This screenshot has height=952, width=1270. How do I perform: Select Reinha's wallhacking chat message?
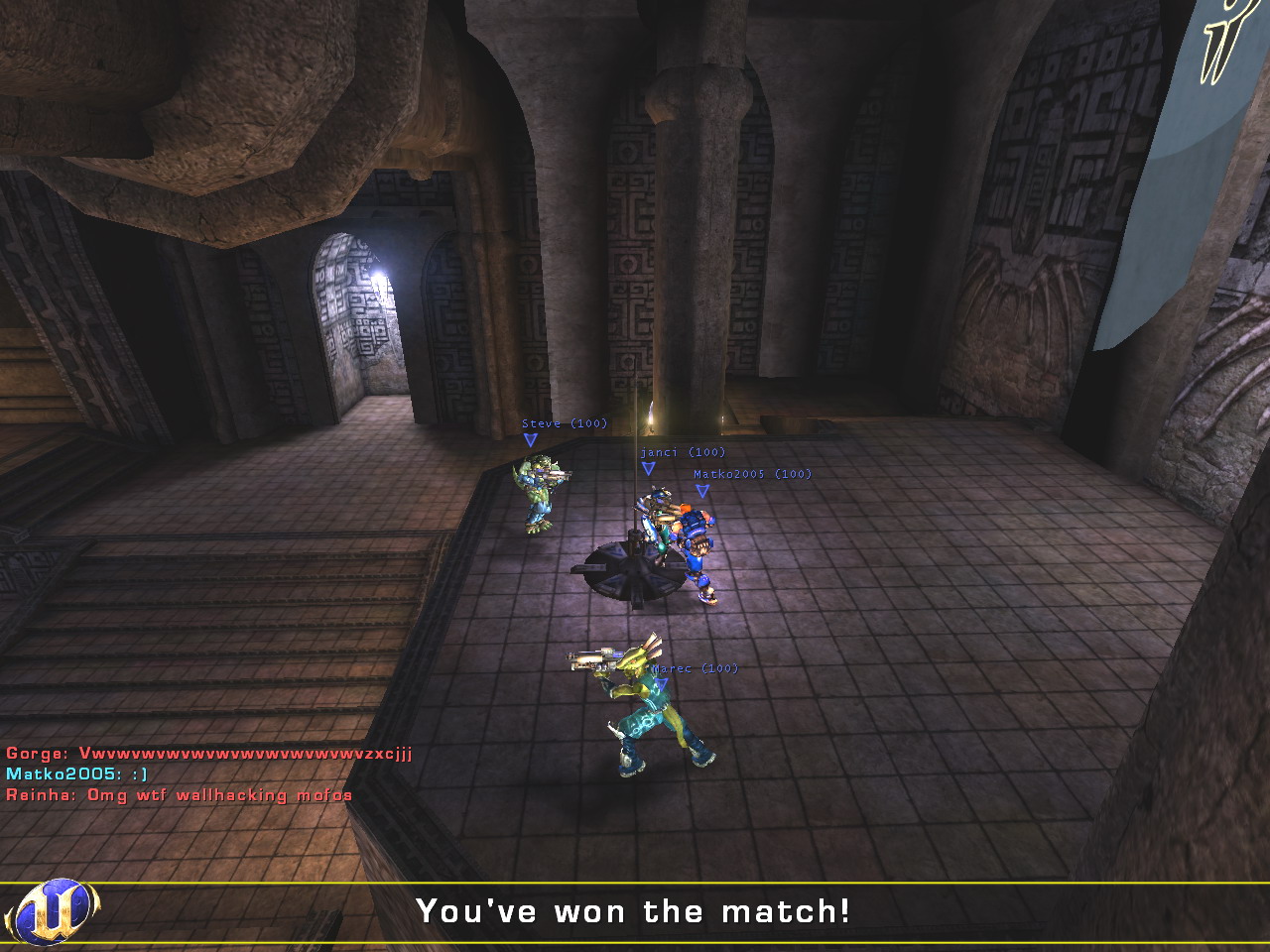pyautogui.click(x=179, y=795)
